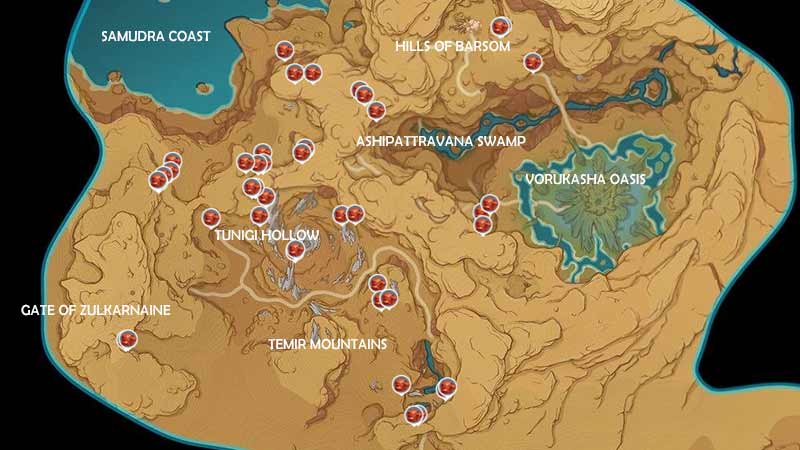Choose the single marker northwest of Tunigi Hollow label
This screenshot has width=800, height=450.
click(x=211, y=217)
